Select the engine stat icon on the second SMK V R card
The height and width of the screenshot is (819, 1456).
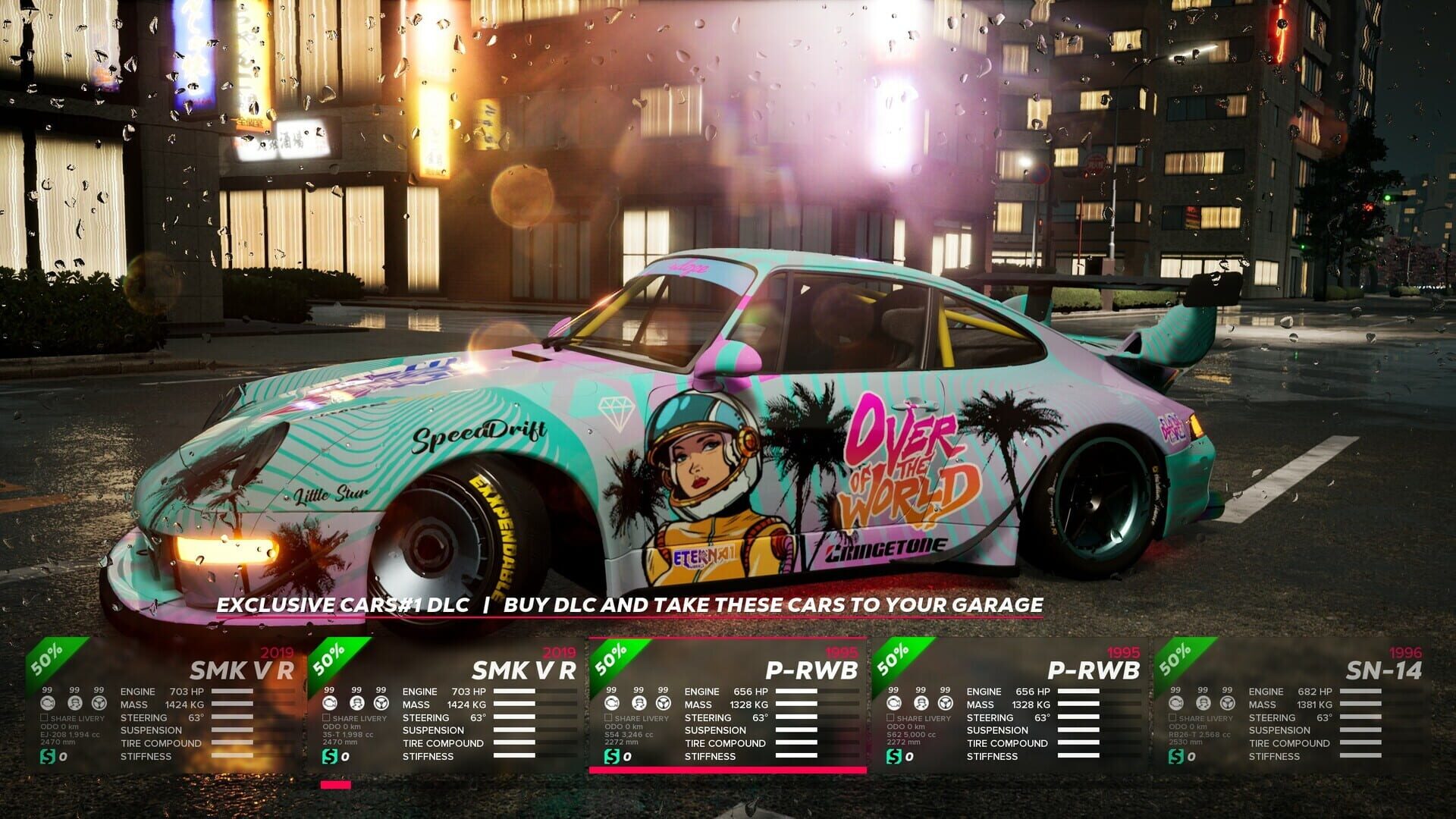tap(328, 704)
